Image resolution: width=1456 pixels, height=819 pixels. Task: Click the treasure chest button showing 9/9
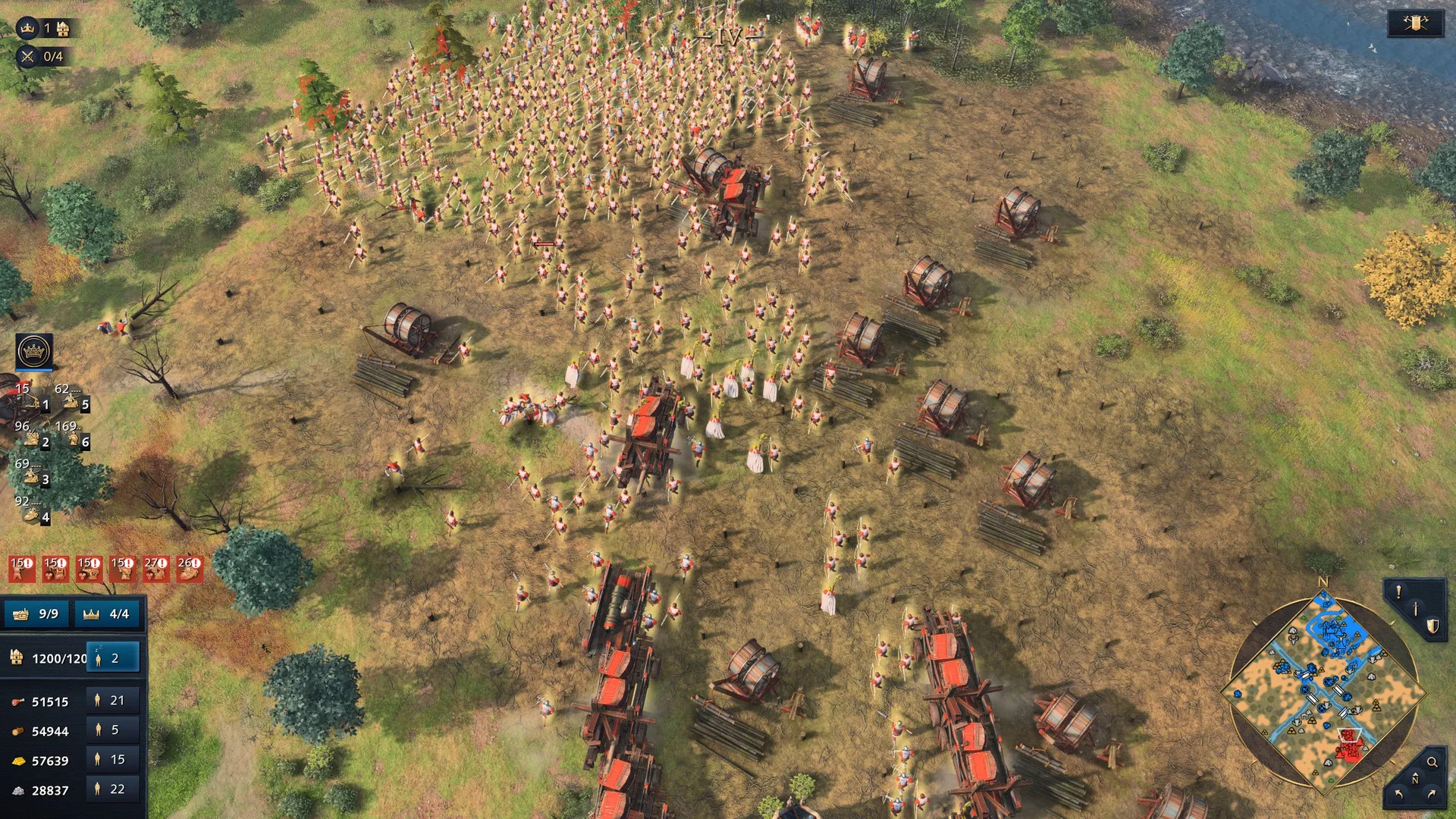point(36,613)
